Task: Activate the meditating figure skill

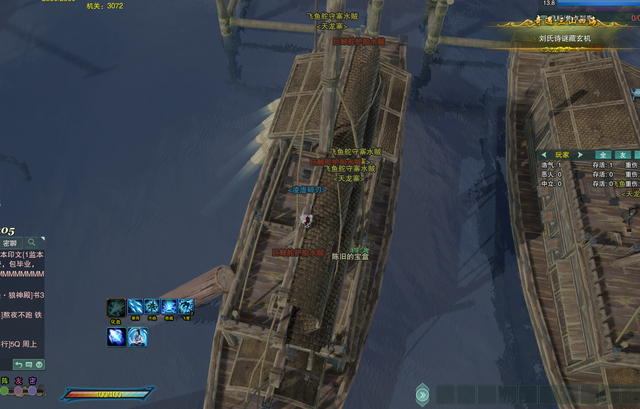Action: [137, 337]
